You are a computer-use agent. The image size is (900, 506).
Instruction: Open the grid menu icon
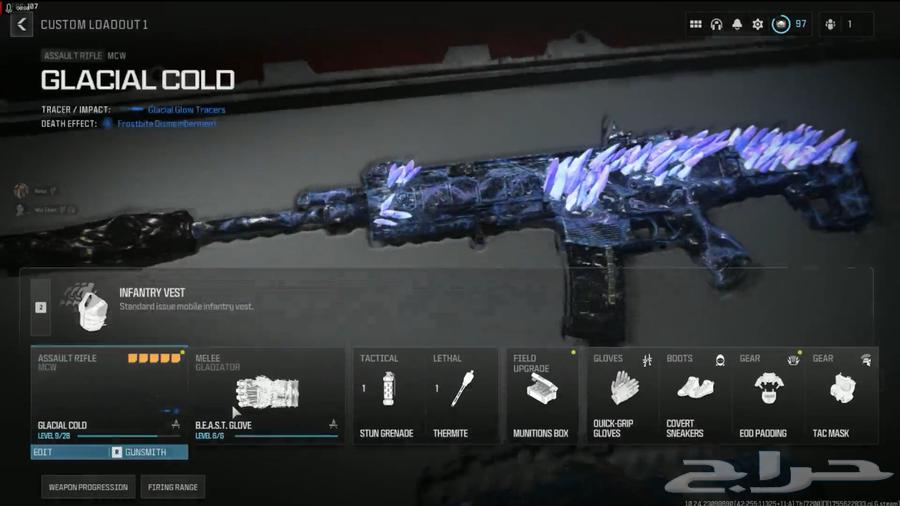point(695,24)
